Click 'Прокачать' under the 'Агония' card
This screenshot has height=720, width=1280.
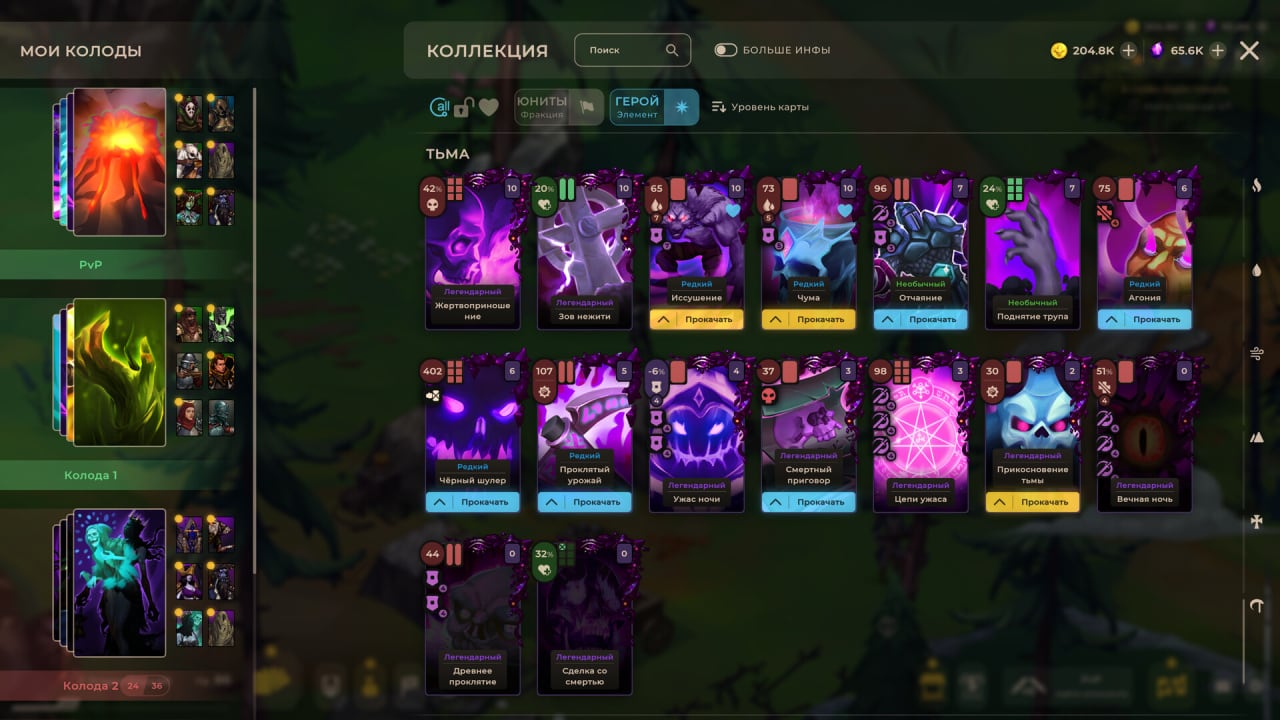(1145, 320)
